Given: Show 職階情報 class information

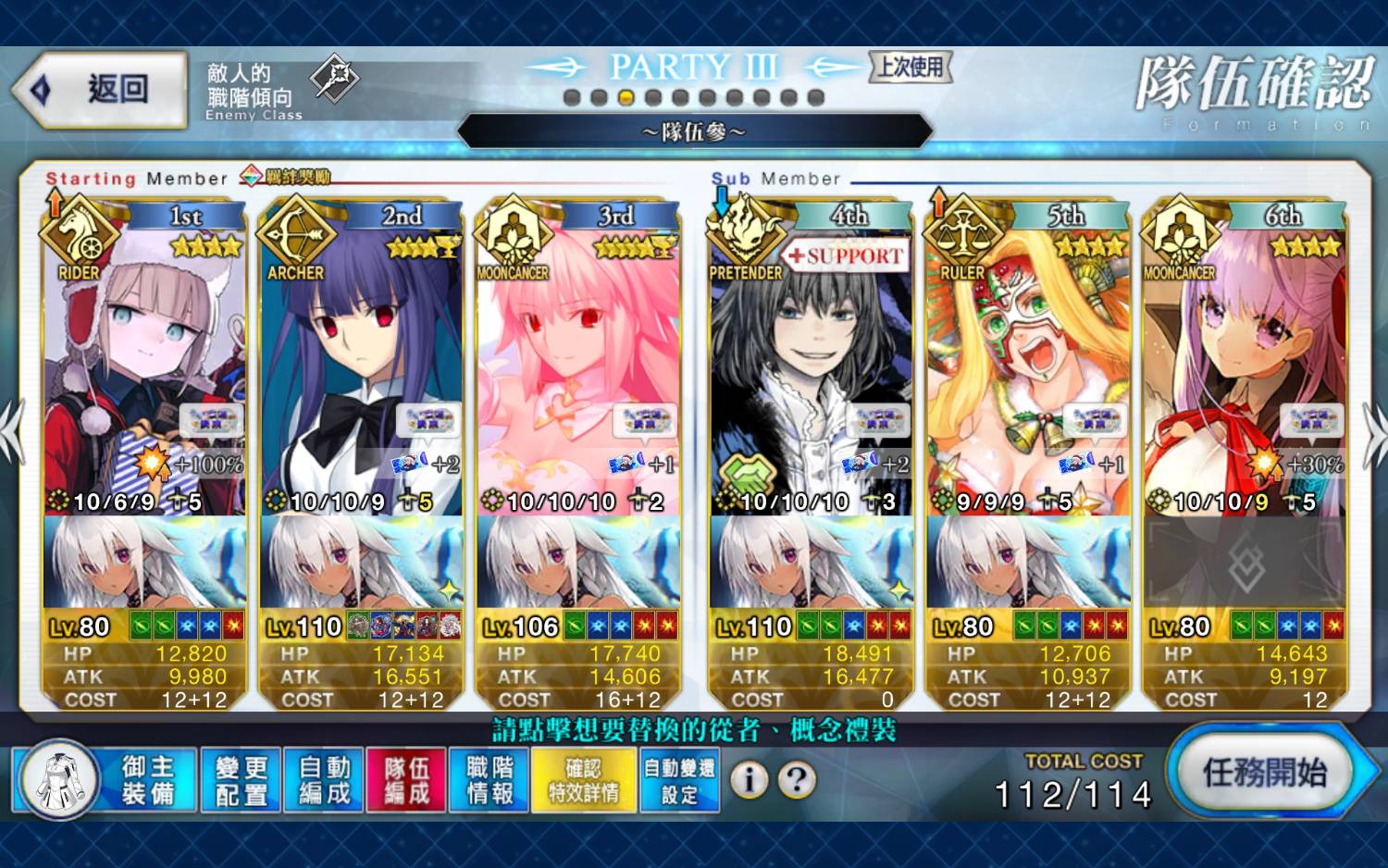Looking at the screenshot, I should (x=490, y=780).
